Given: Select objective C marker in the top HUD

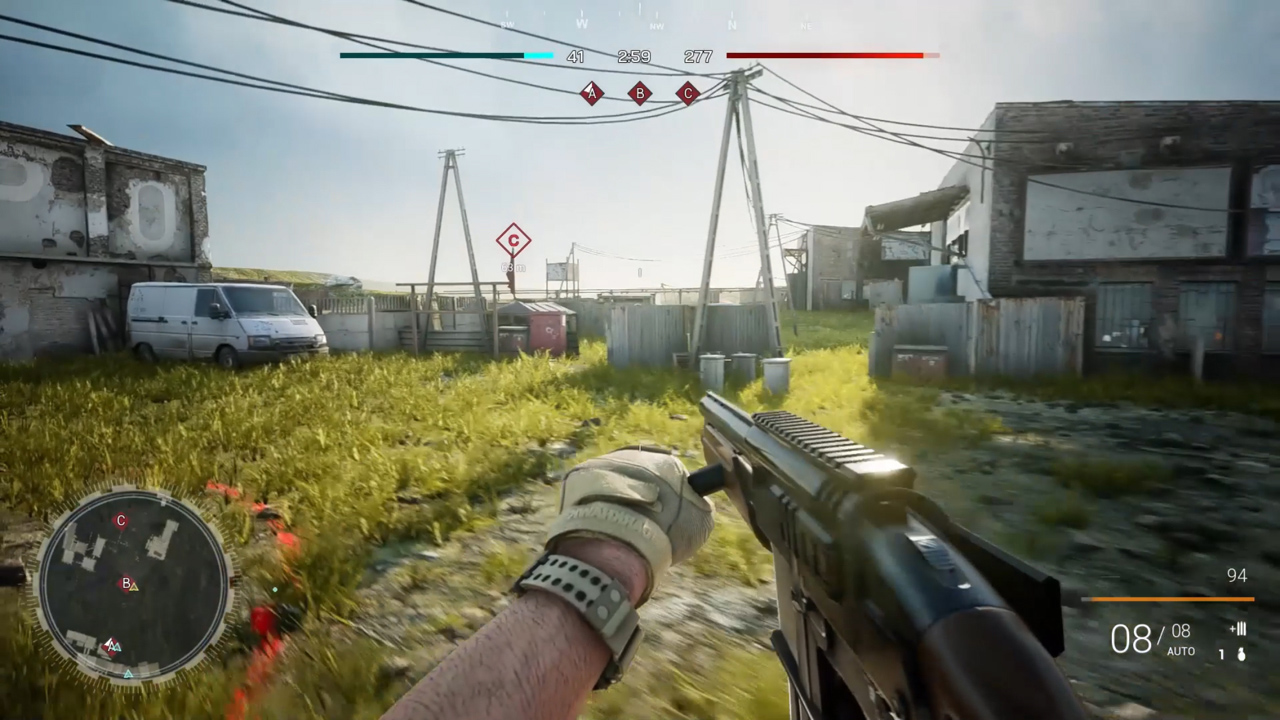Looking at the screenshot, I should click(687, 93).
